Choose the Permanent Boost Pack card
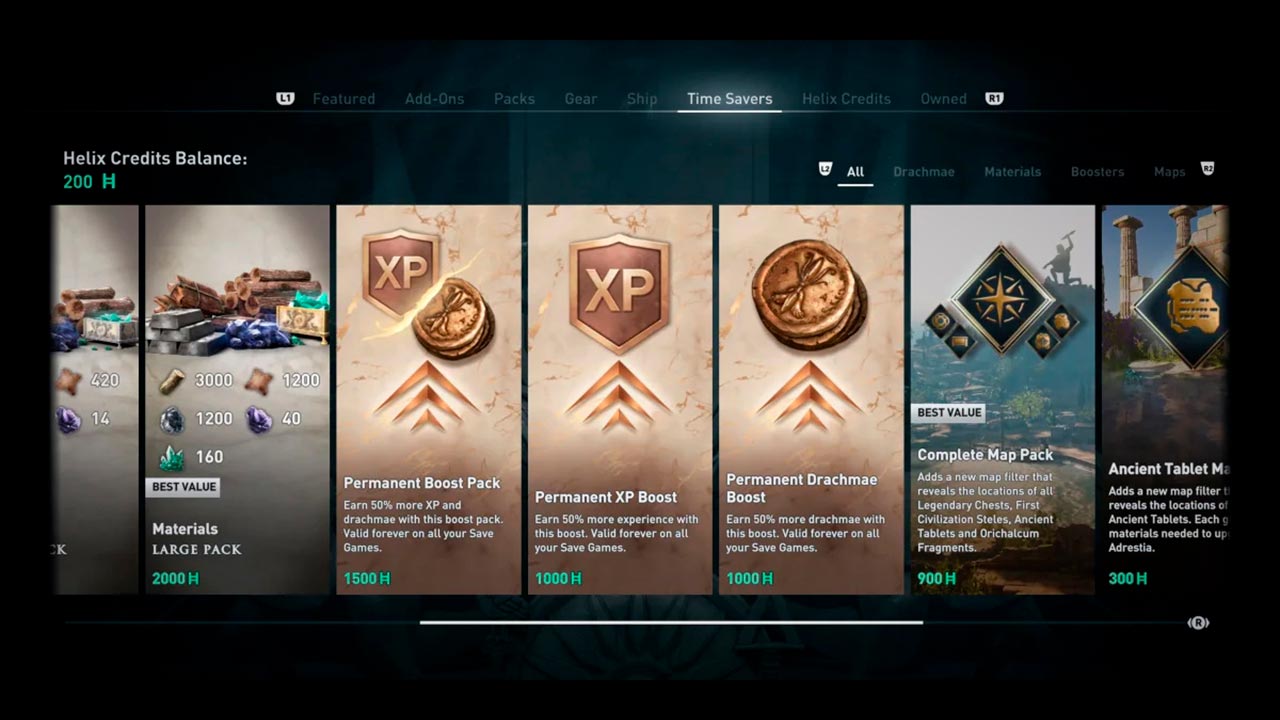1280x720 pixels. (x=428, y=400)
